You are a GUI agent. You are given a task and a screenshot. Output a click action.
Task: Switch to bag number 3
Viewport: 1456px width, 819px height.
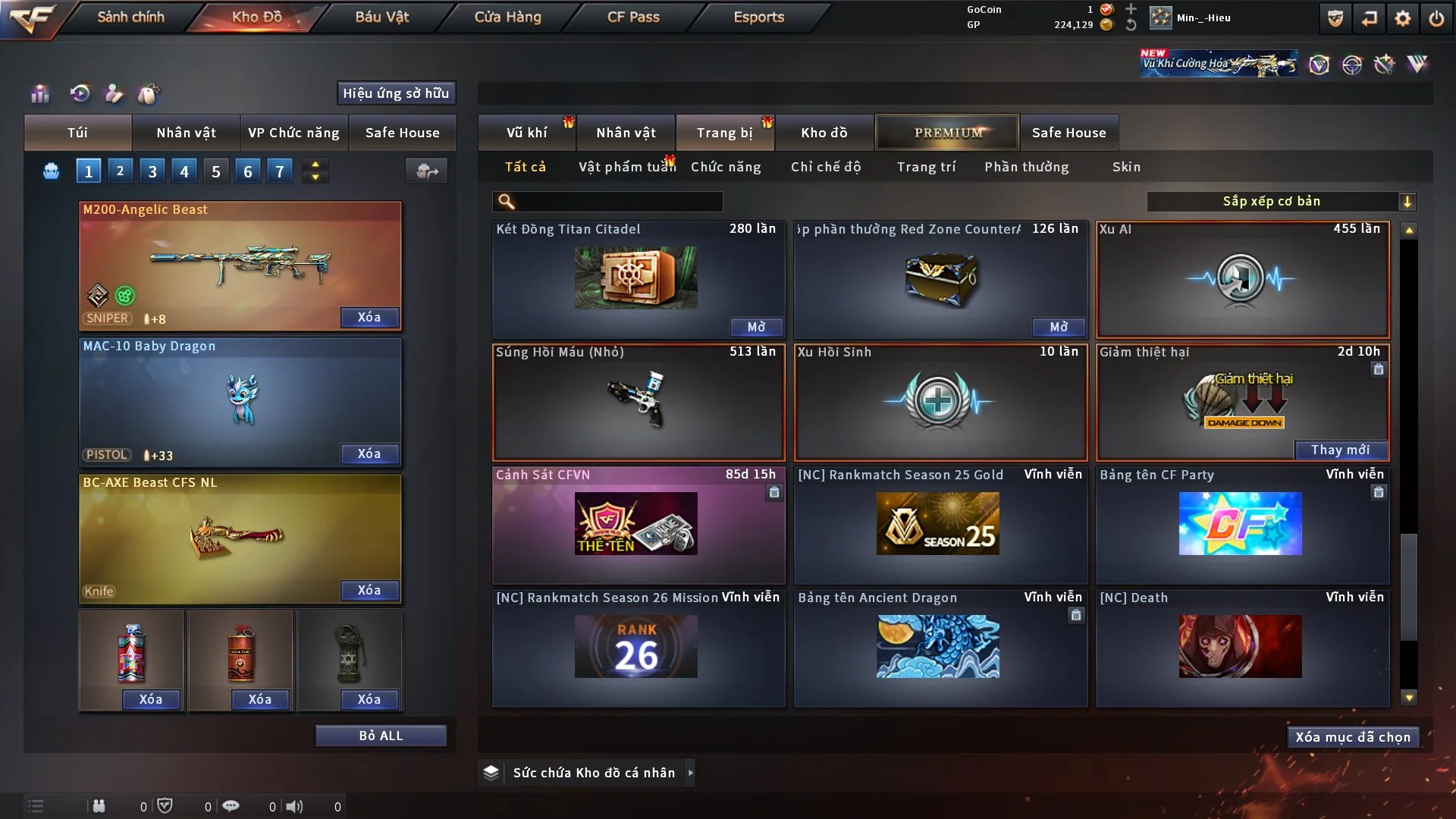tap(152, 171)
